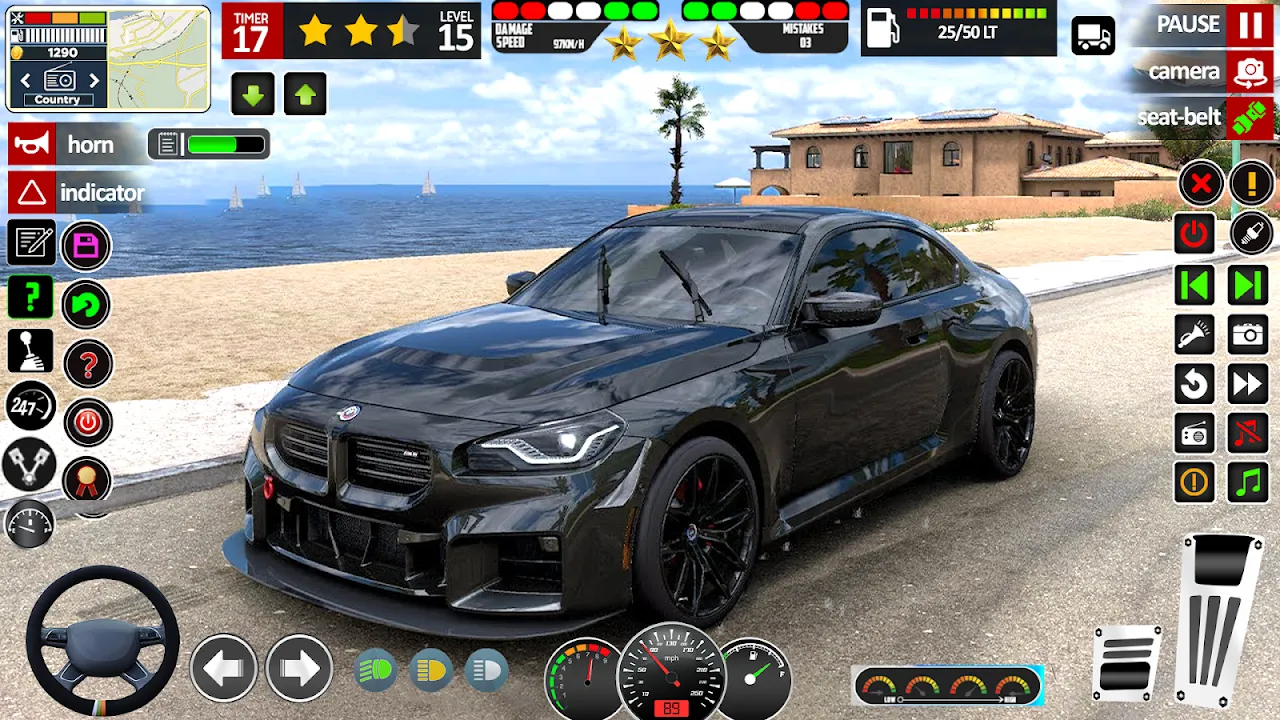Tap the steering wheel control
This screenshot has height=720, width=1280.
(x=102, y=641)
